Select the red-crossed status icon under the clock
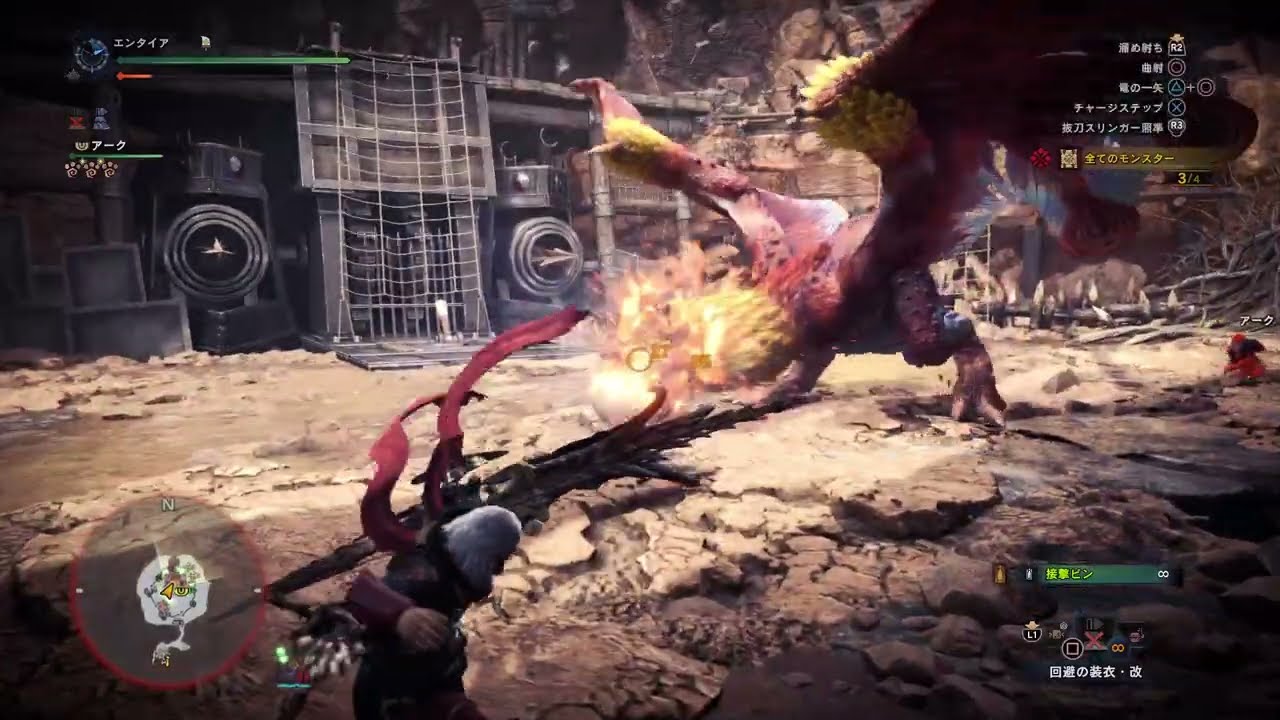 (x=77, y=122)
